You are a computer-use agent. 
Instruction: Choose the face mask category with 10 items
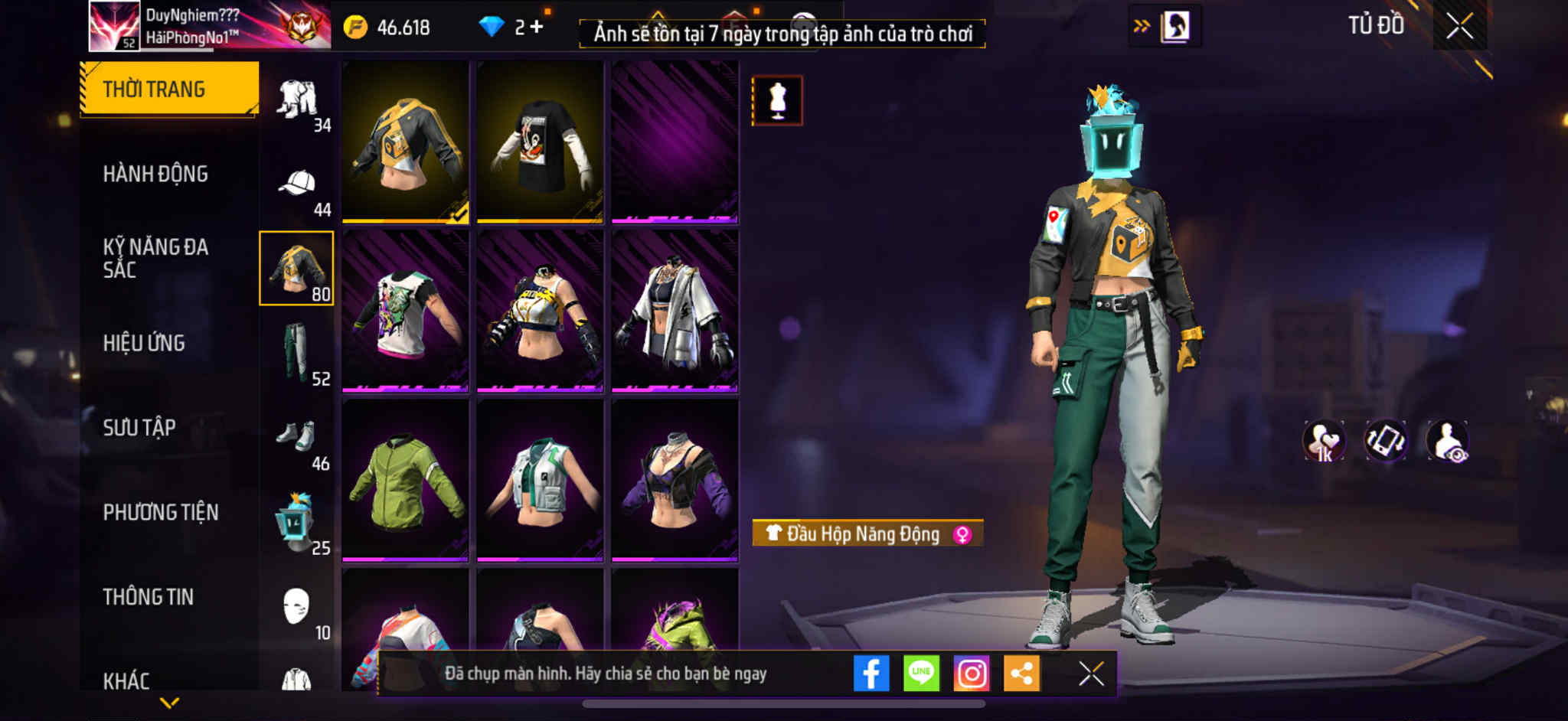point(297,608)
